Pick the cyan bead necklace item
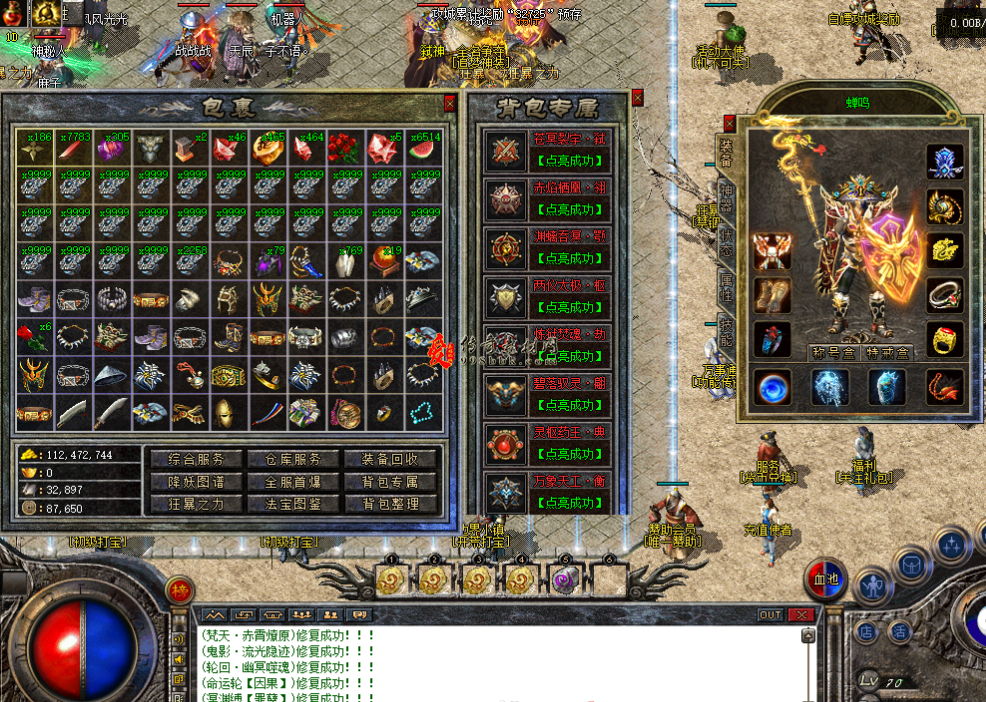986x702 pixels. (424, 410)
